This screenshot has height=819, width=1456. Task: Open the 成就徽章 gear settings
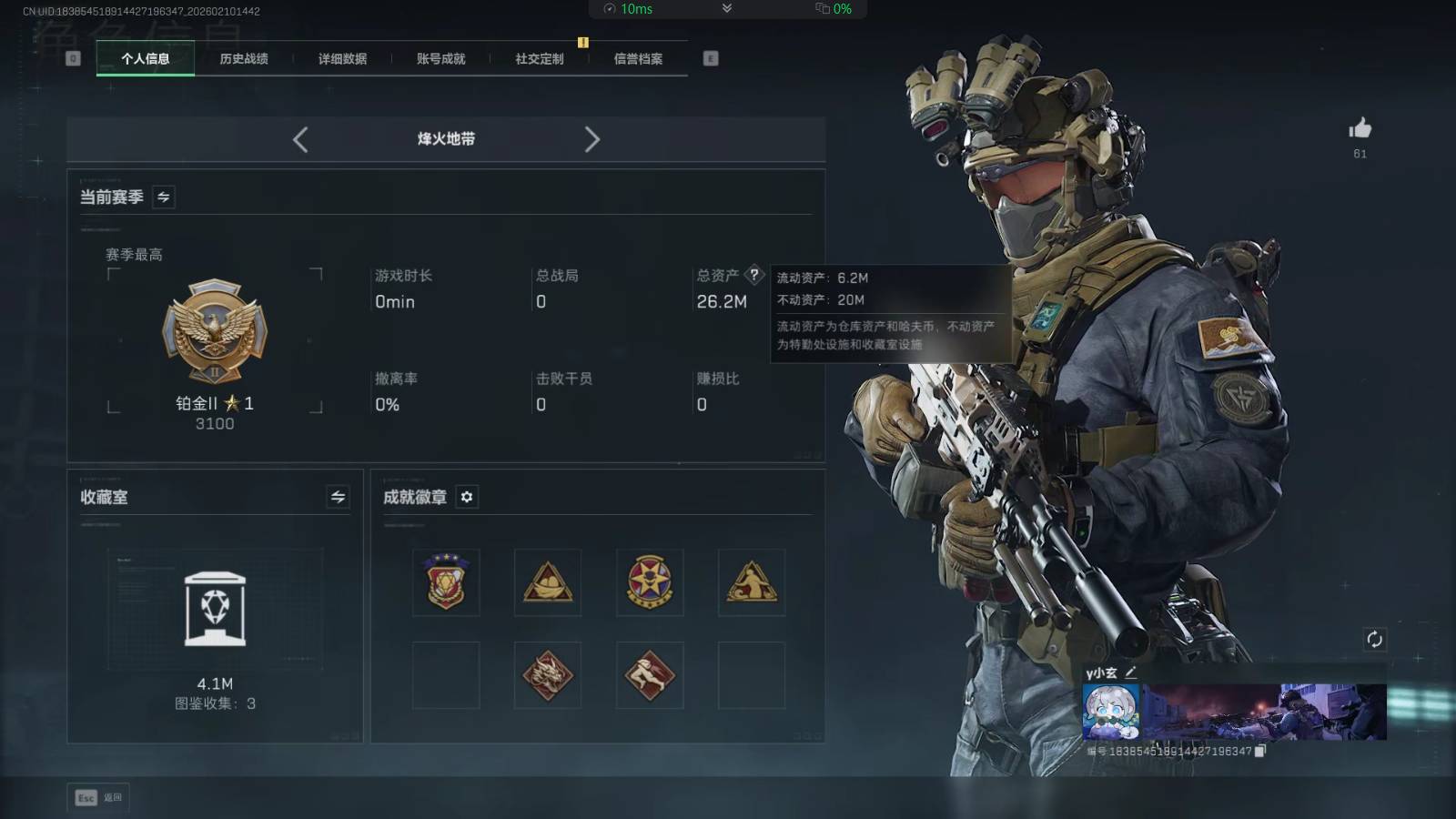pyautogui.click(x=467, y=497)
